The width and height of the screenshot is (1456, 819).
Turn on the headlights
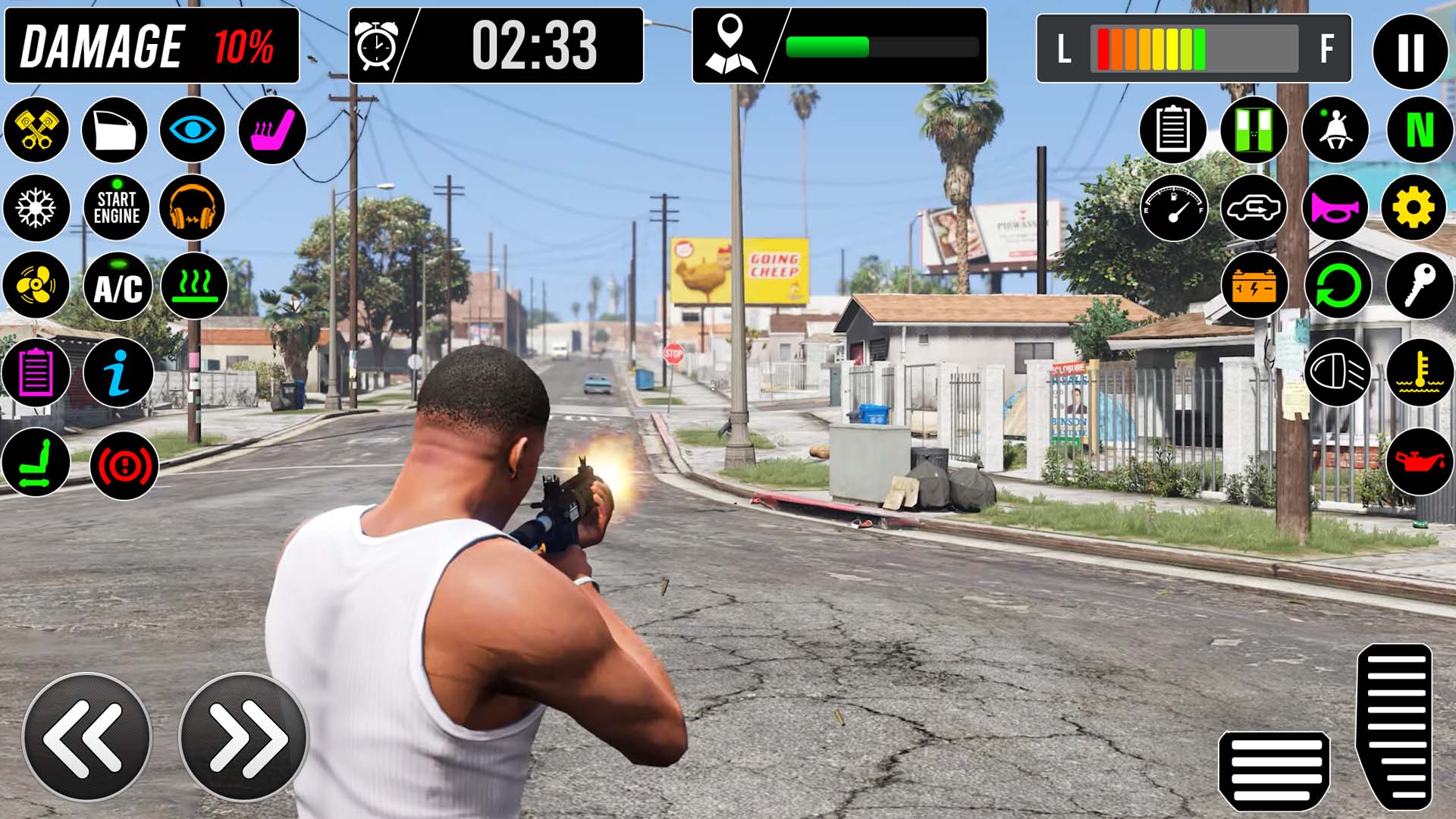pyautogui.click(x=1337, y=373)
